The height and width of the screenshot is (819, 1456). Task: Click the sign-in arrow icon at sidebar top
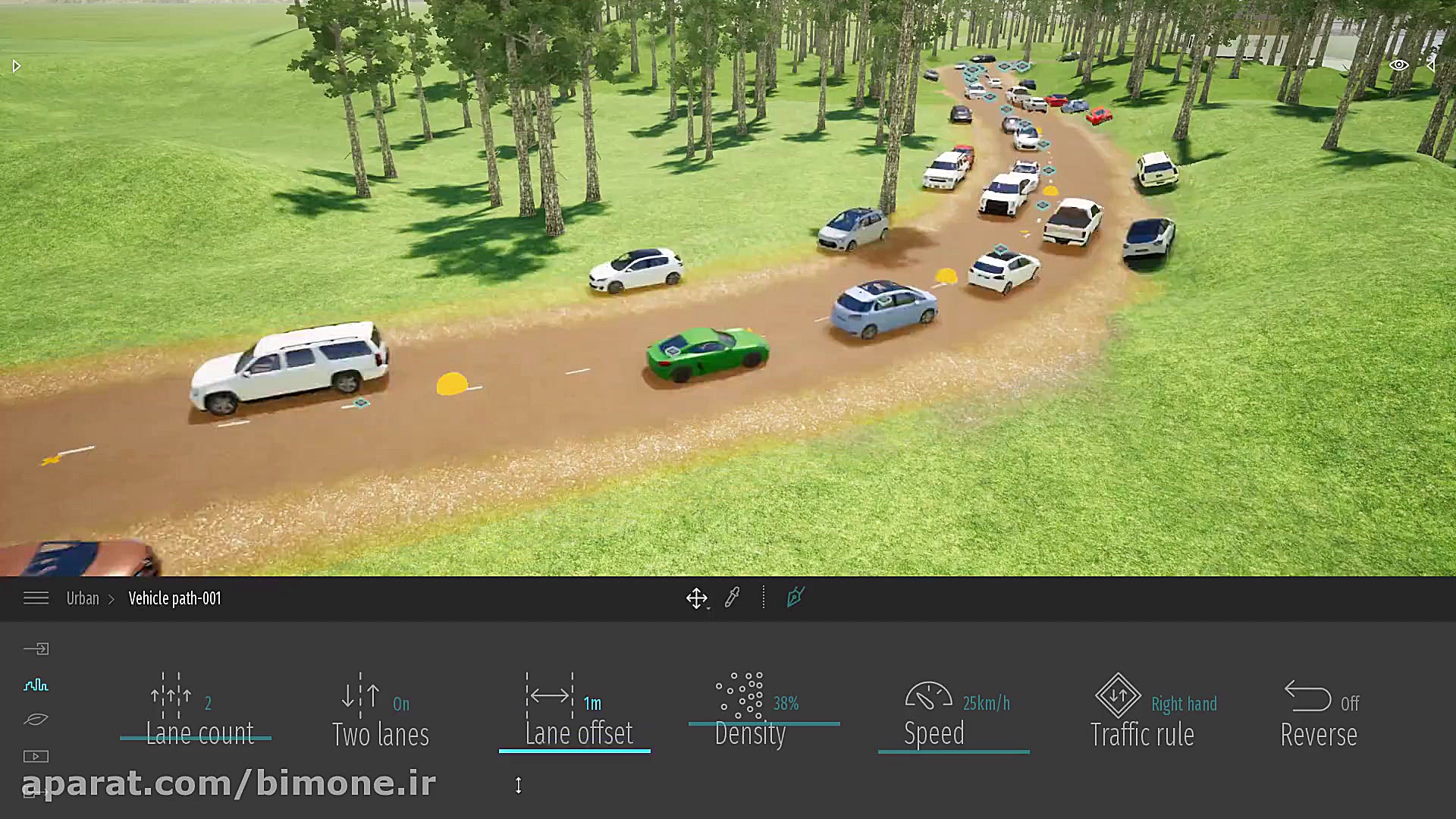coord(36,648)
